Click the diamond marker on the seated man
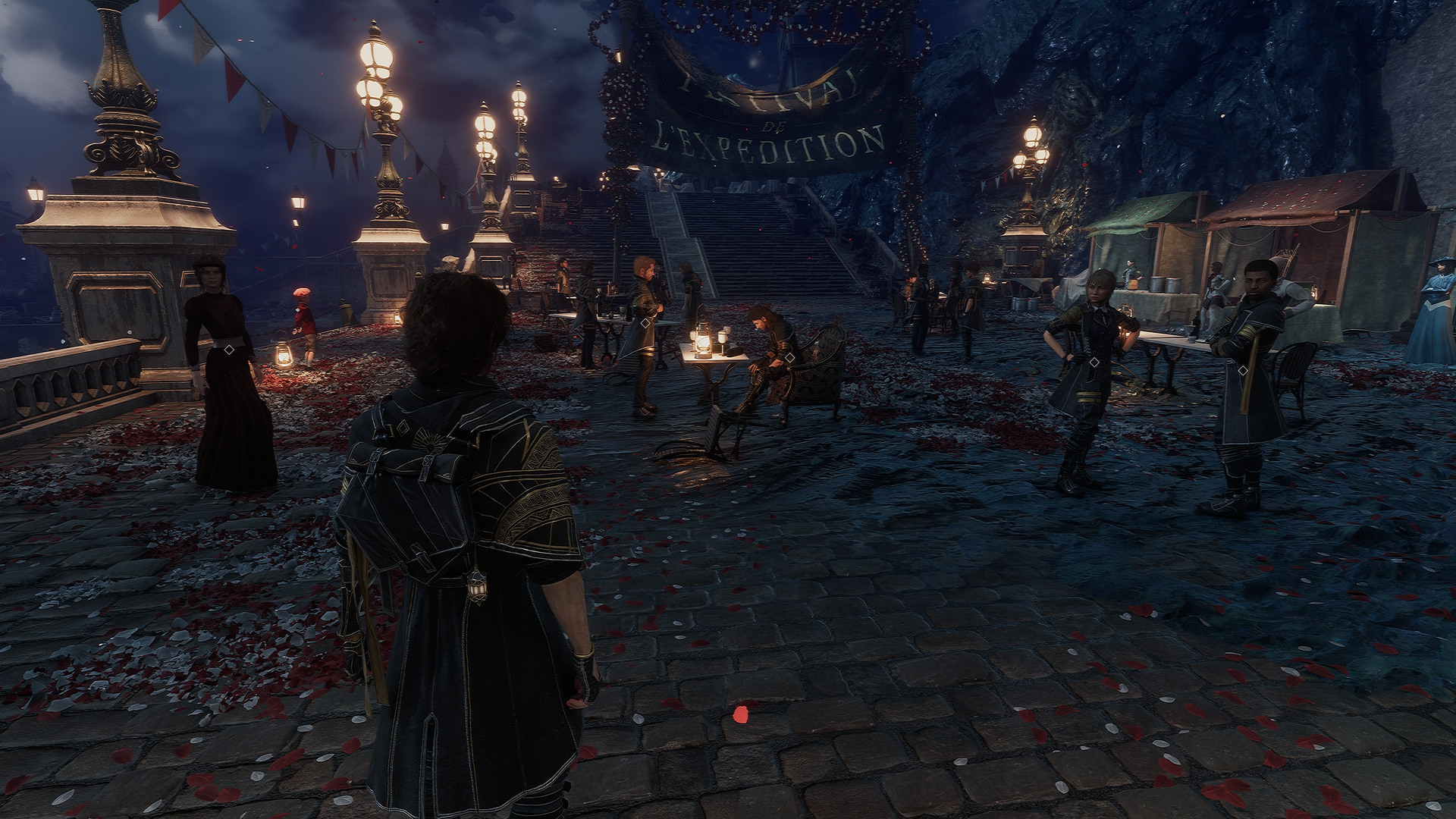Screen dimensions: 1456x819 click(x=789, y=357)
